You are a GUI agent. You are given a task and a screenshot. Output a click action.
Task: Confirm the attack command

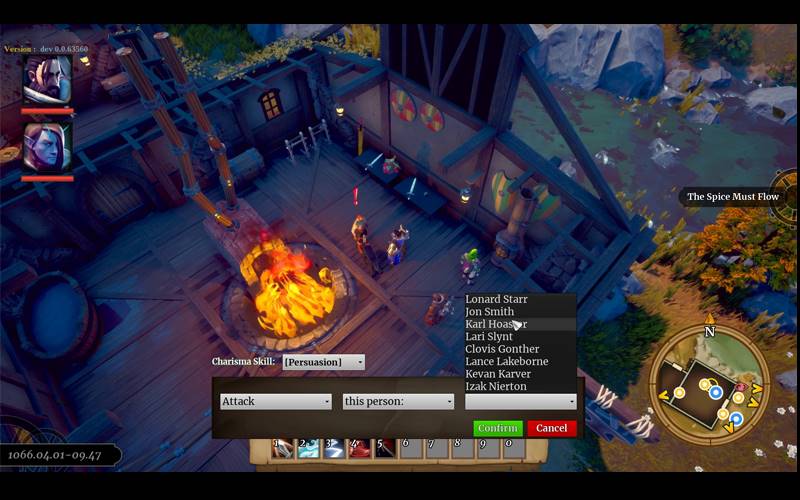coord(497,428)
